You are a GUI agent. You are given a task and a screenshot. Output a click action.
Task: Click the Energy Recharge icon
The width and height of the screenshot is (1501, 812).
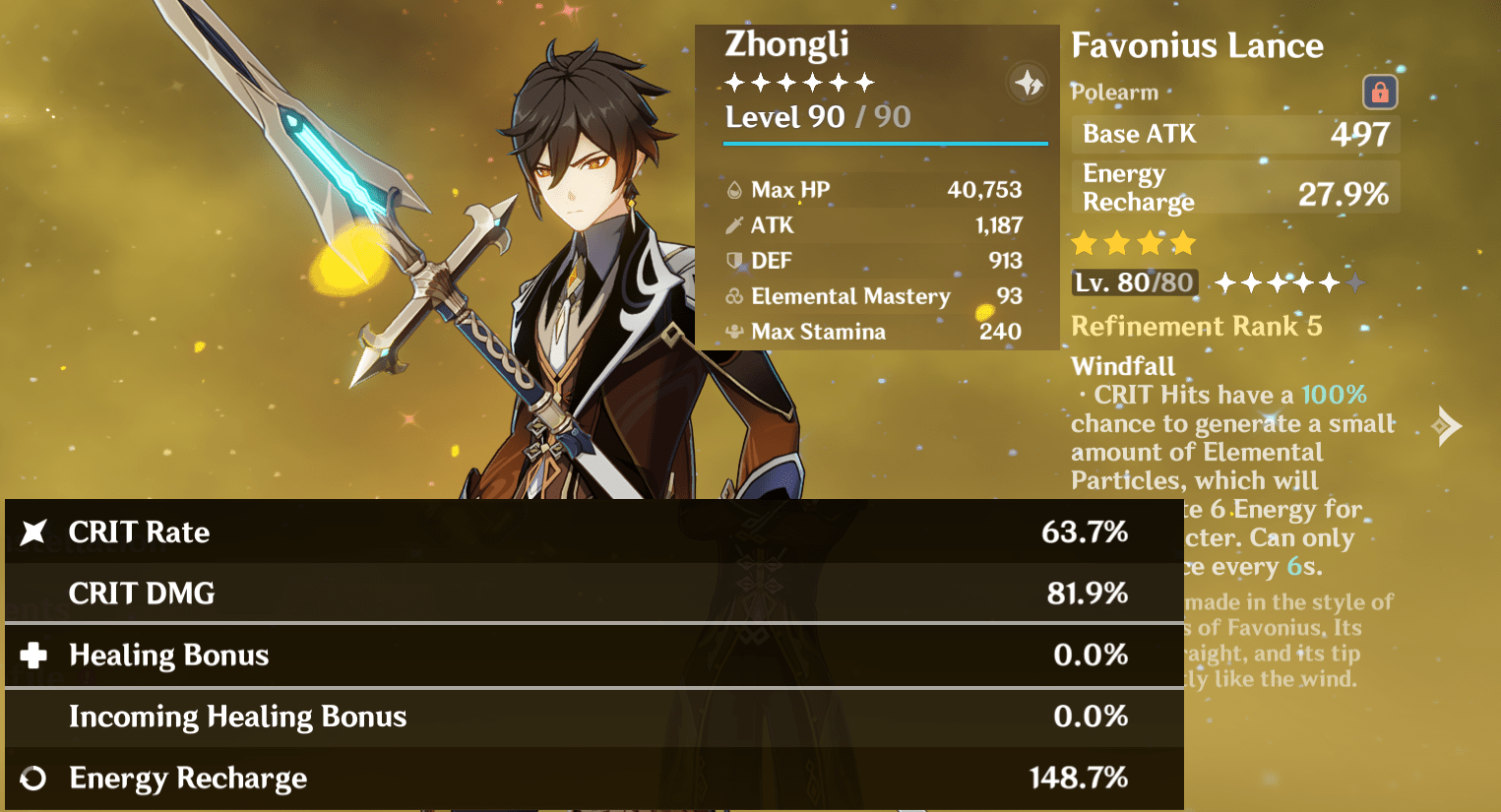coord(31,778)
